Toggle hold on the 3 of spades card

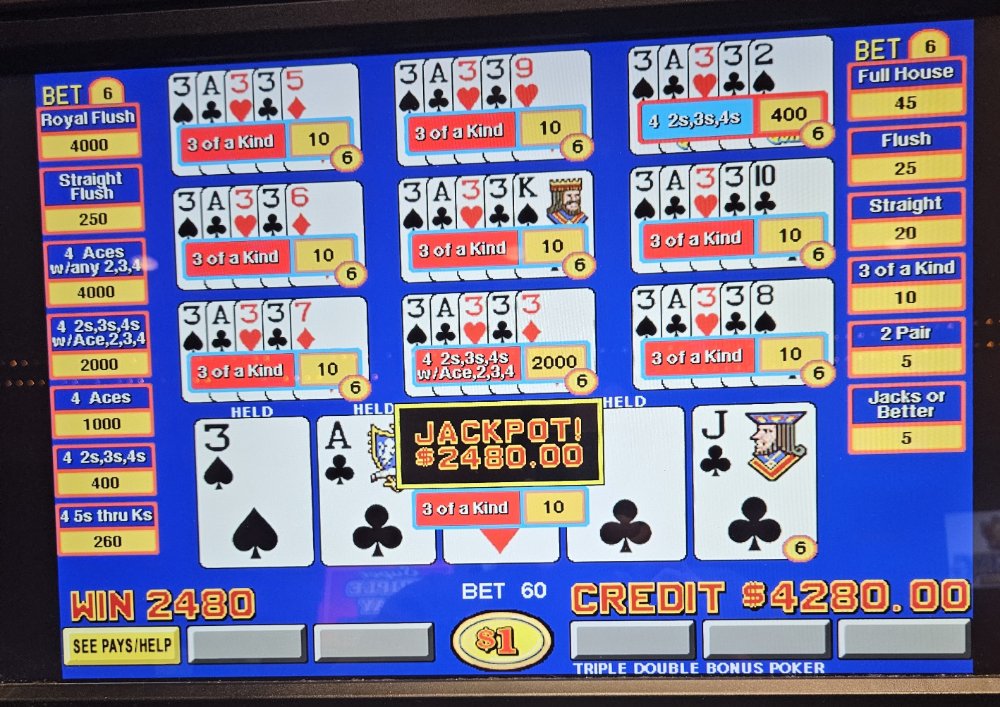tap(254, 492)
